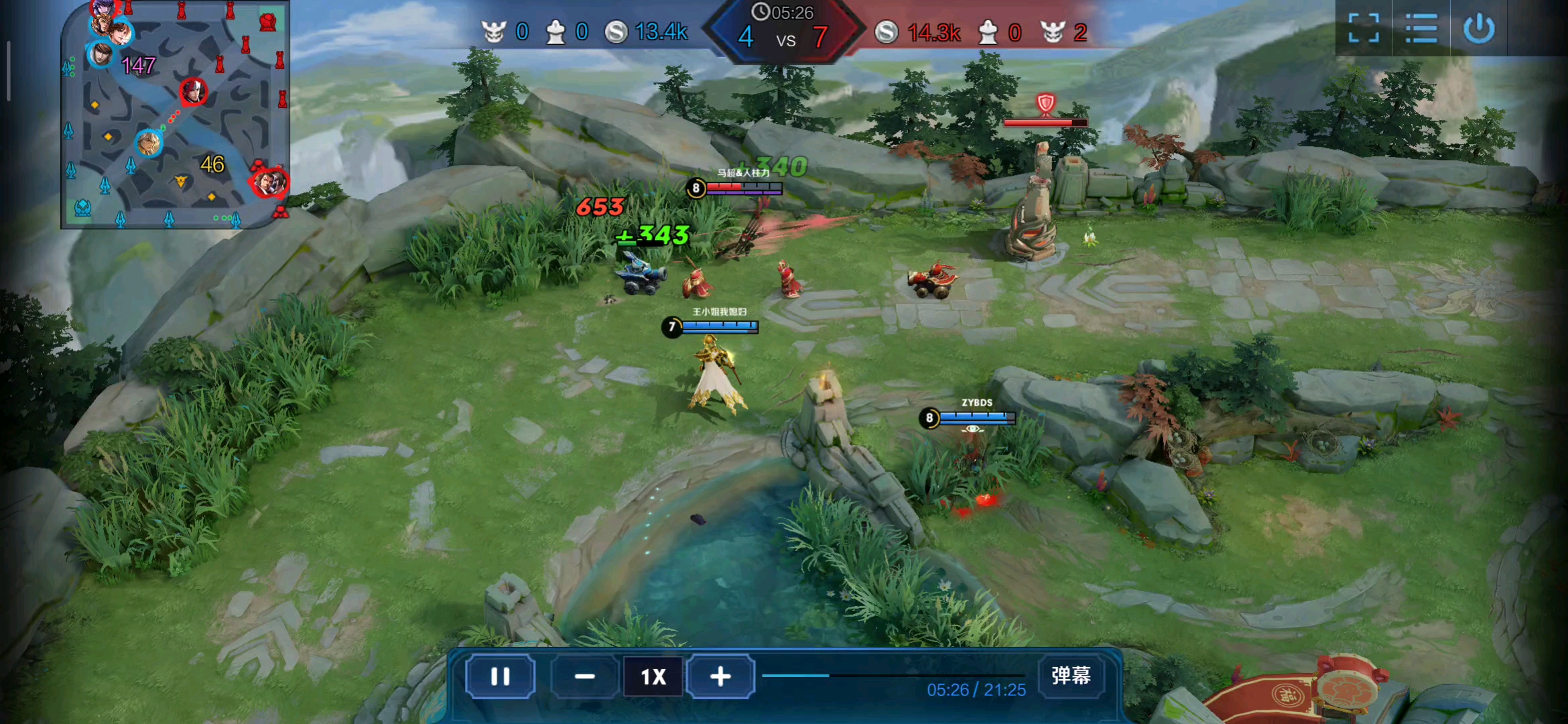Open the list menu icon
The height and width of the screenshot is (724, 1568).
tap(1421, 29)
